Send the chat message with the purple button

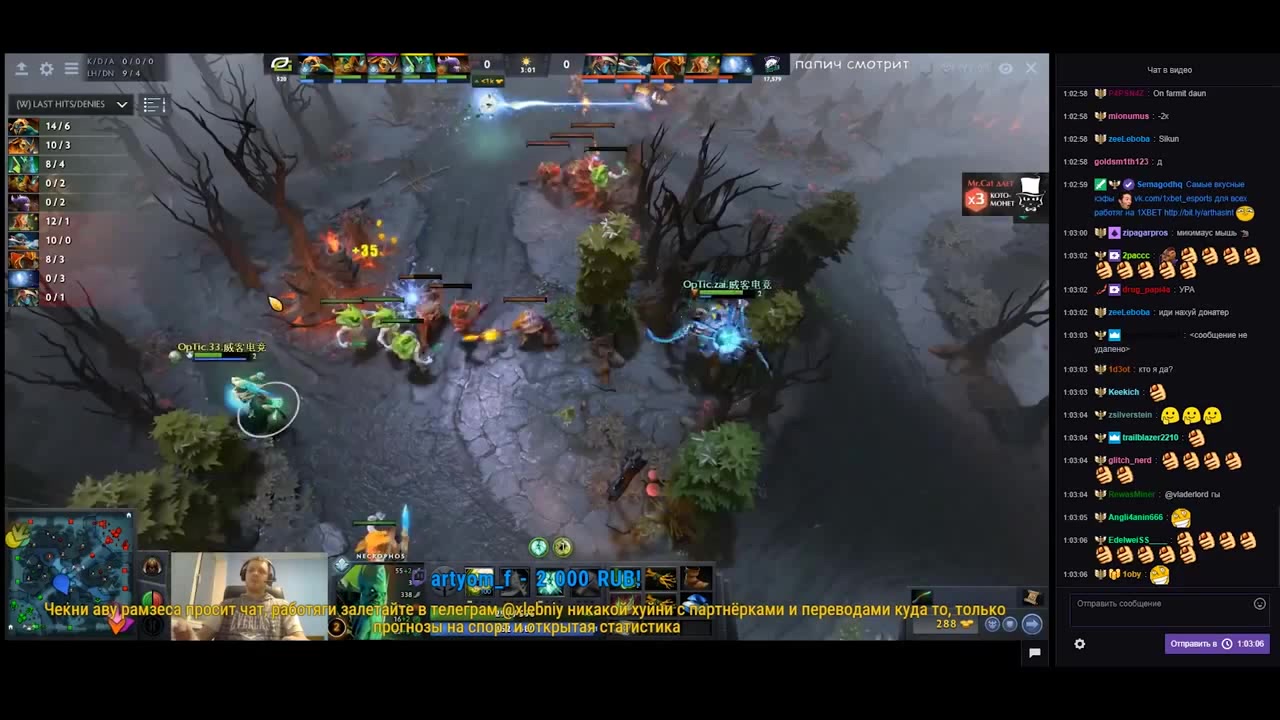(x=1217, y=644)
